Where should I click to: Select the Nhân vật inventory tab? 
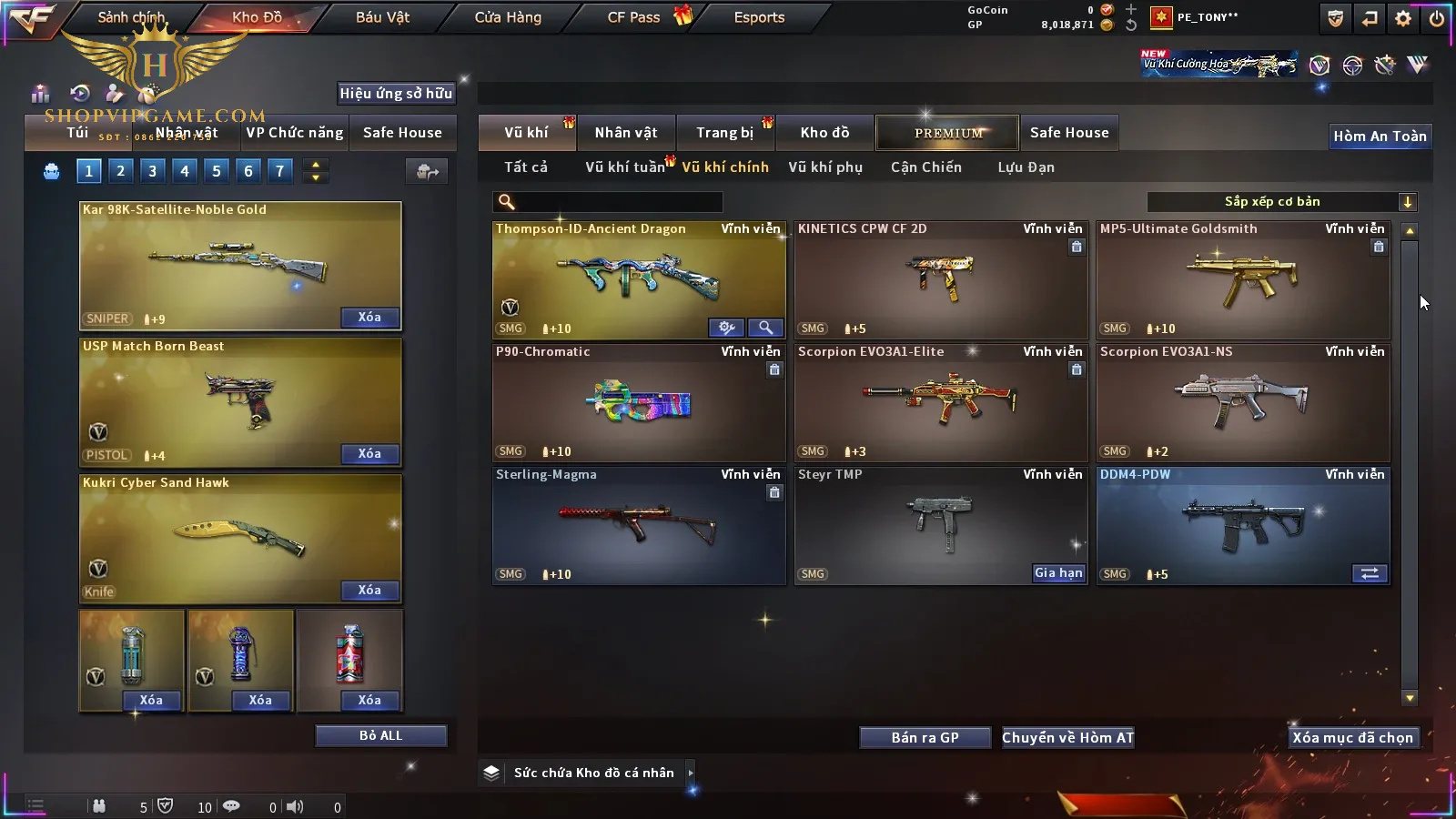click(x=626, y=133)
